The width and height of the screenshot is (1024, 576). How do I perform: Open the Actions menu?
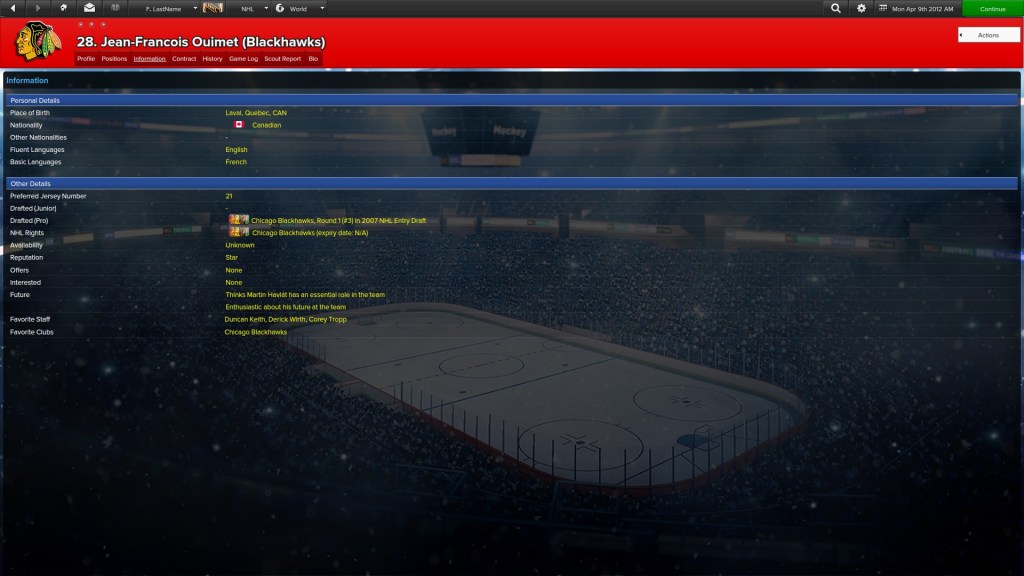click(x=988, y=35)
